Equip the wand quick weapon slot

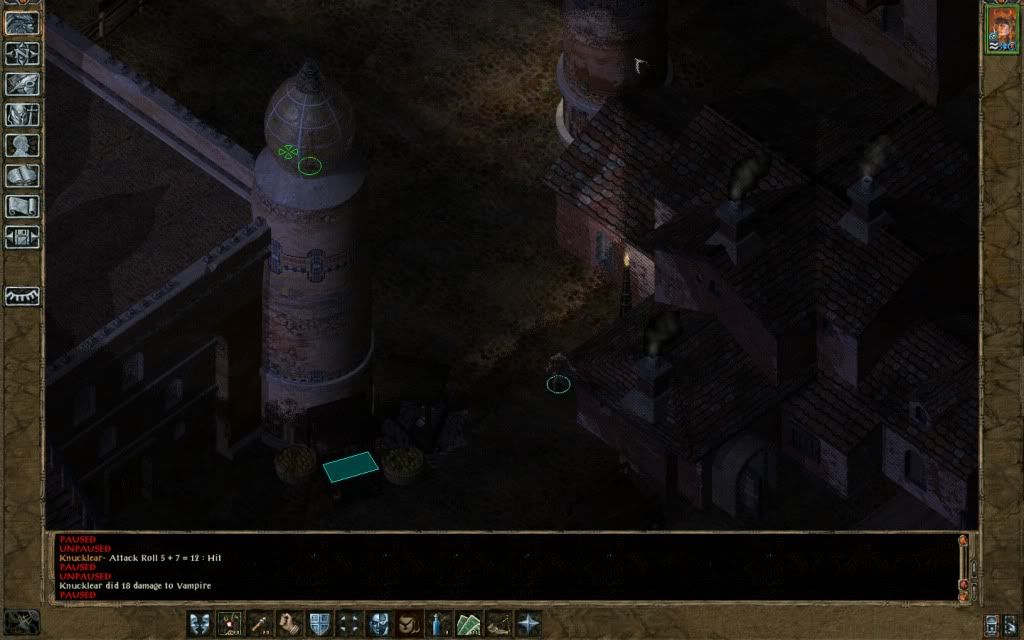260,623
